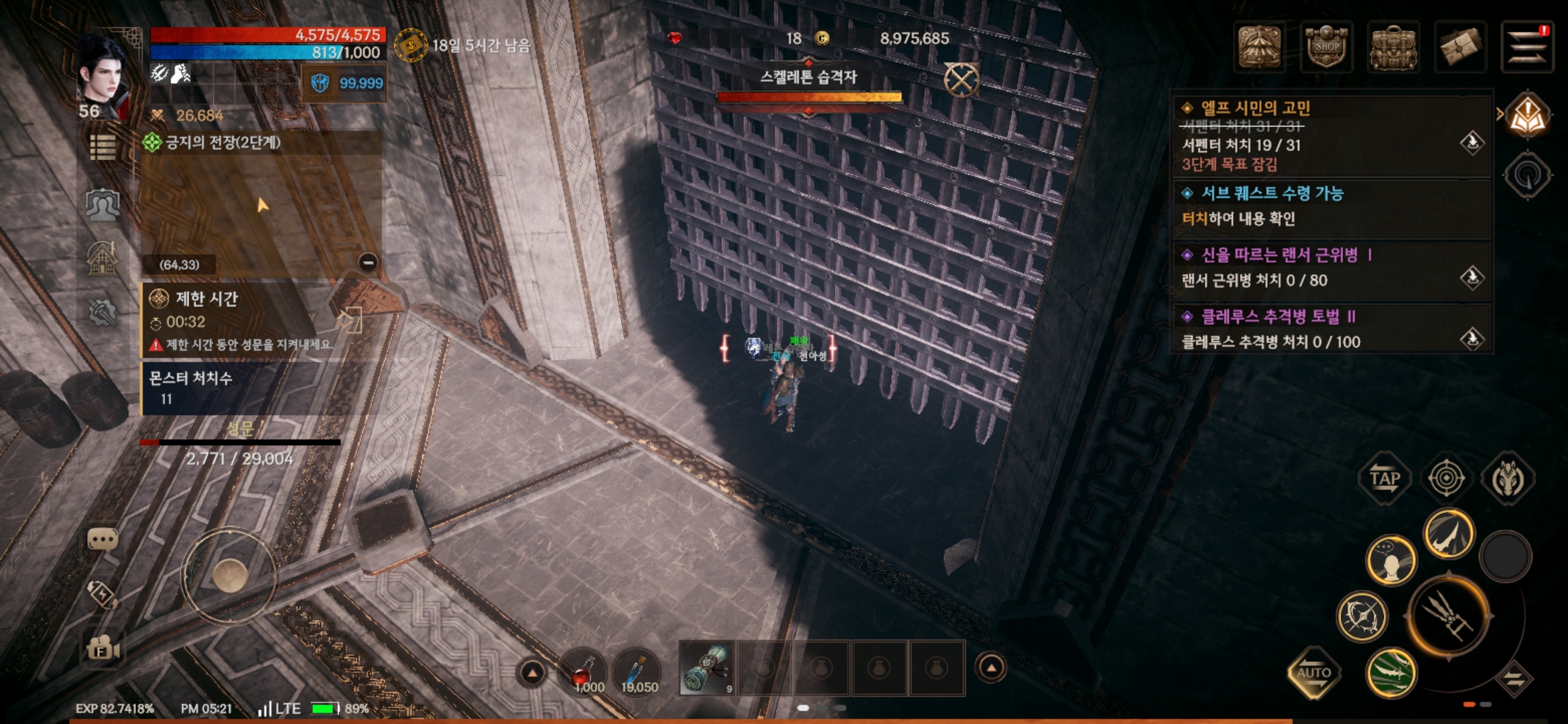Clear the 스켈레톤 습격자 target with X

[x=962, y=80]
